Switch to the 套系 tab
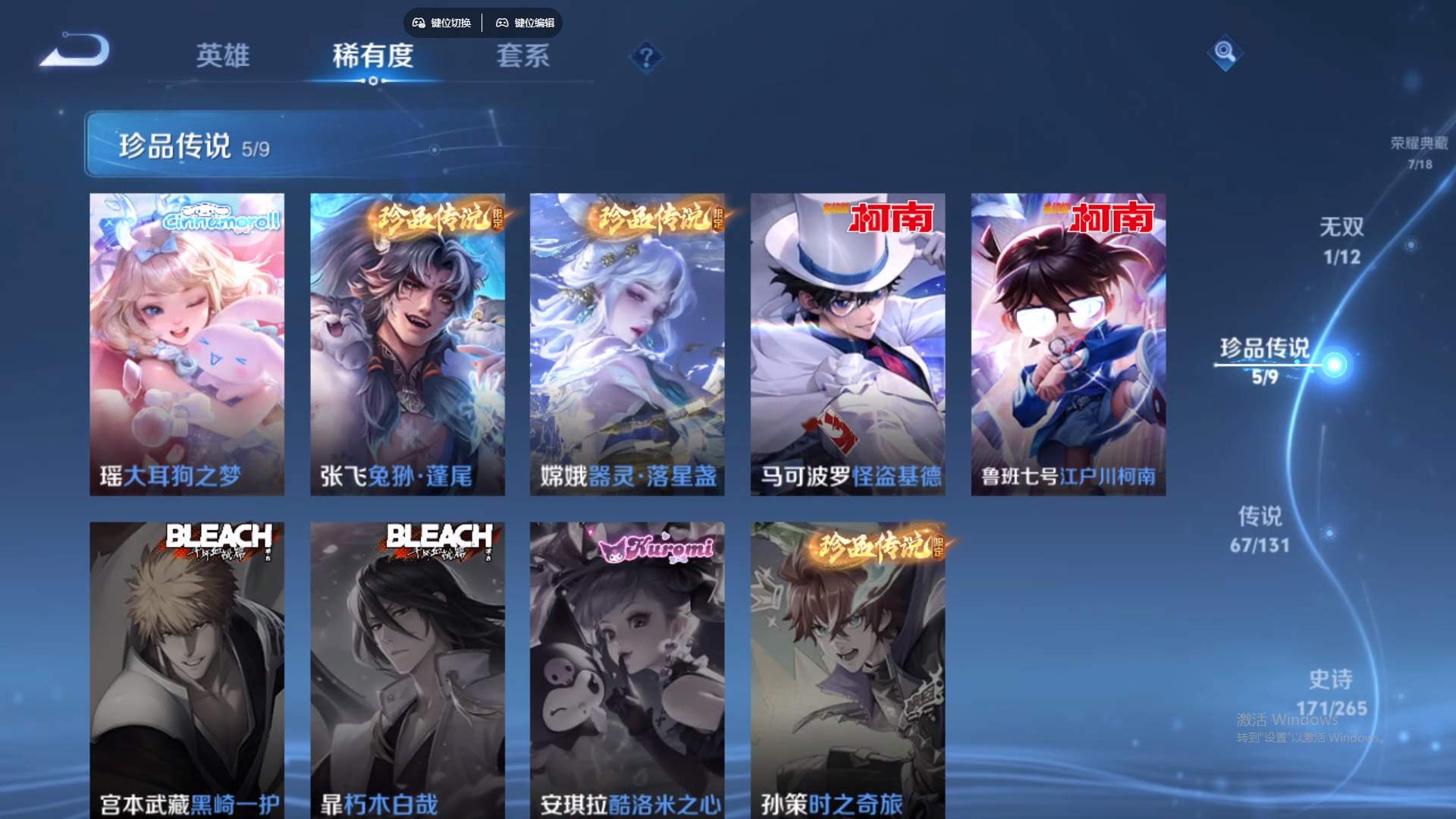 click(x=525, y=56)
